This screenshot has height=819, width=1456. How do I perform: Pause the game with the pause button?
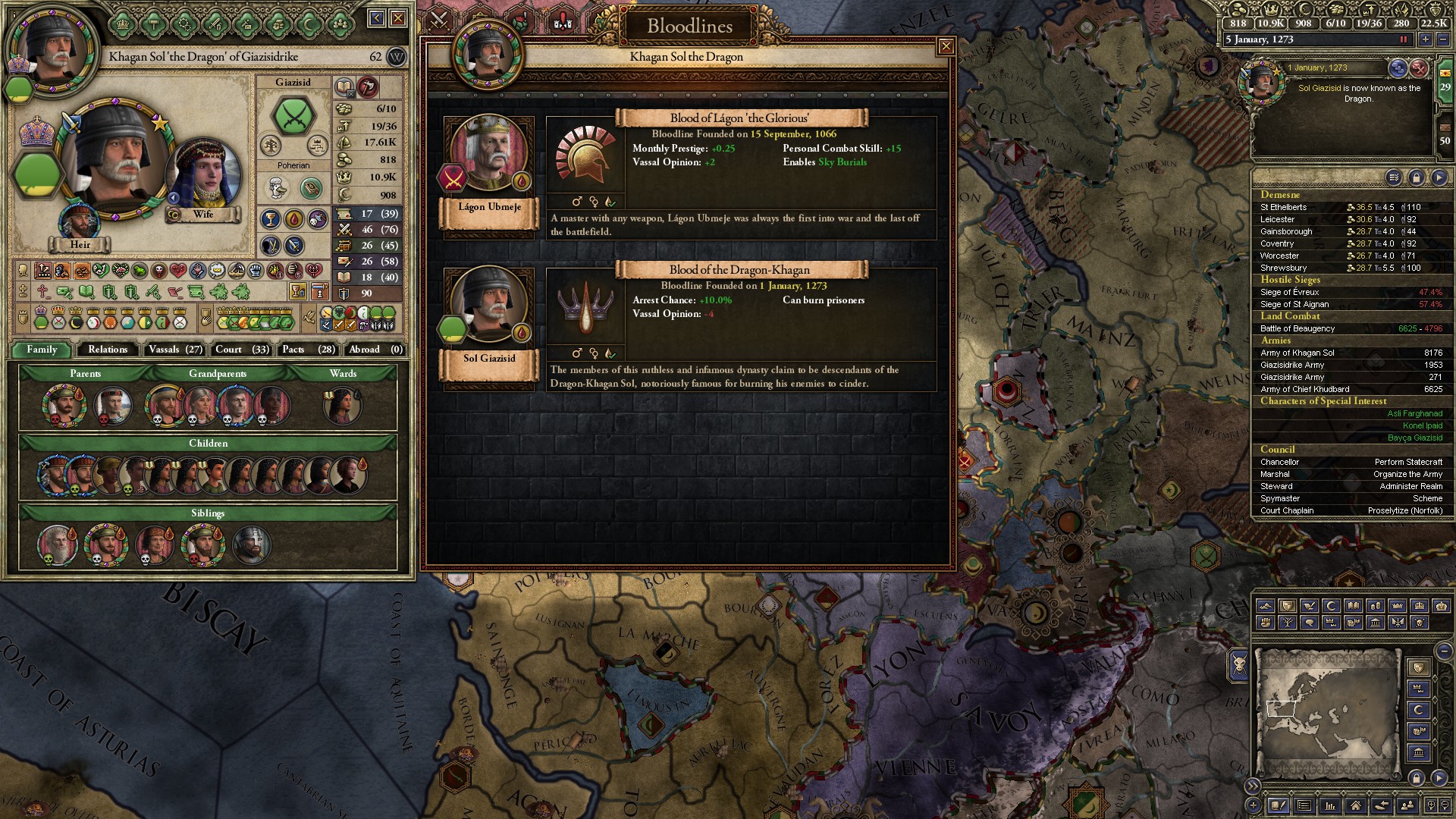[x=1403, y=39]
